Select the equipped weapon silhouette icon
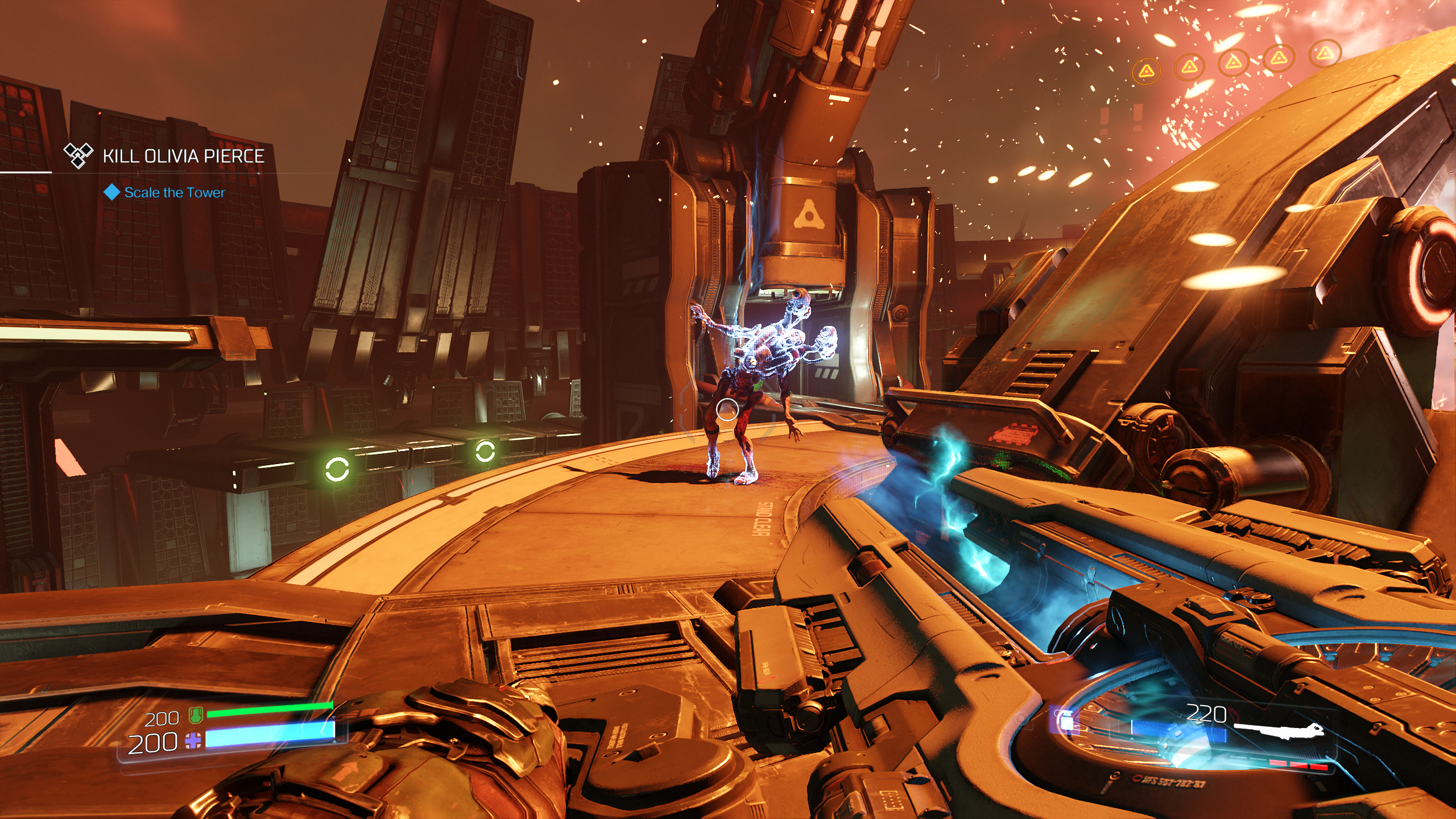The image size is (1456, 819). coord(1279,731)
